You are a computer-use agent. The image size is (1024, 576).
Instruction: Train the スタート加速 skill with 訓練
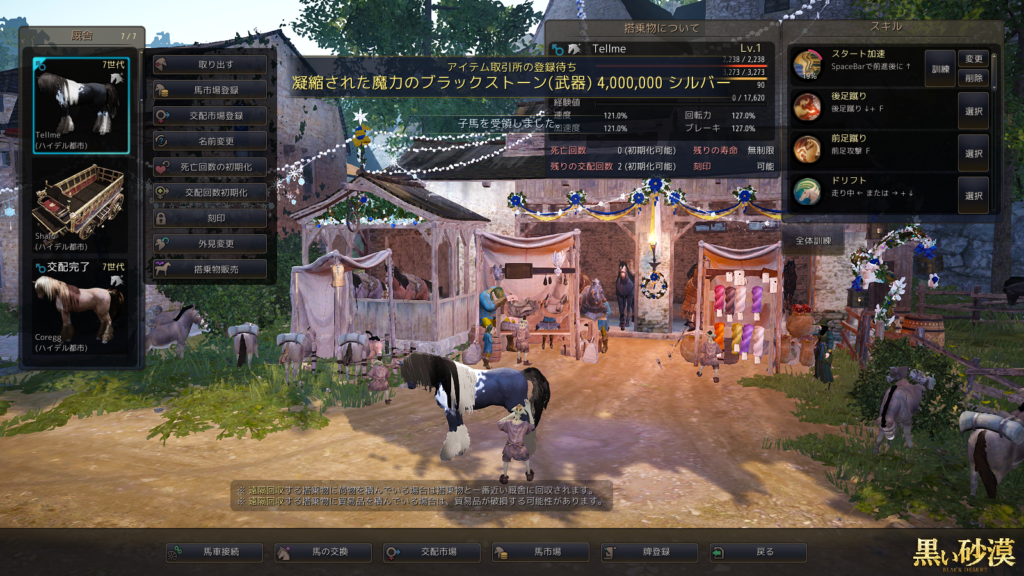coord(939,68)
